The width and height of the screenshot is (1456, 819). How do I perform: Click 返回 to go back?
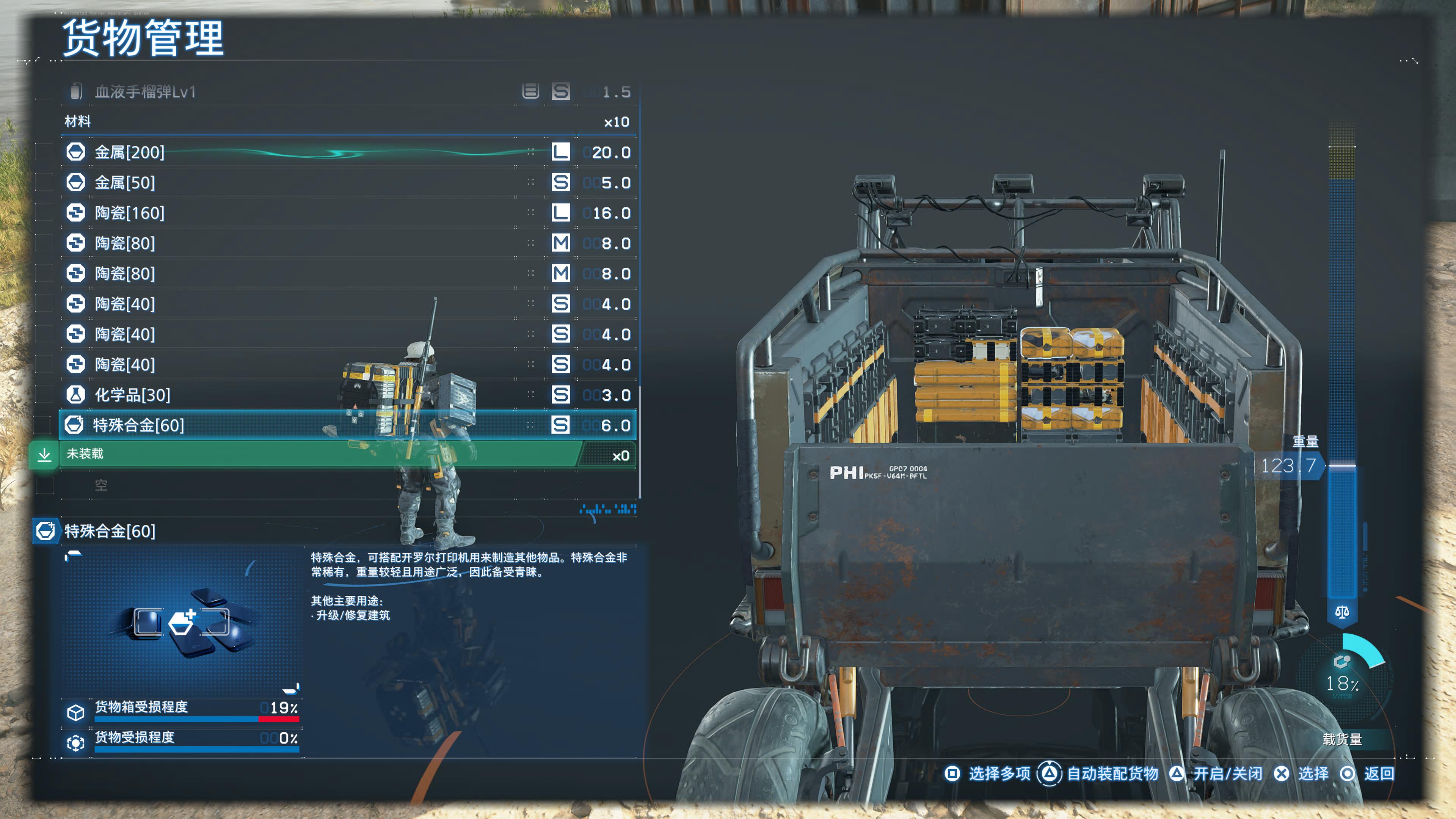[x=1367, y=773]
